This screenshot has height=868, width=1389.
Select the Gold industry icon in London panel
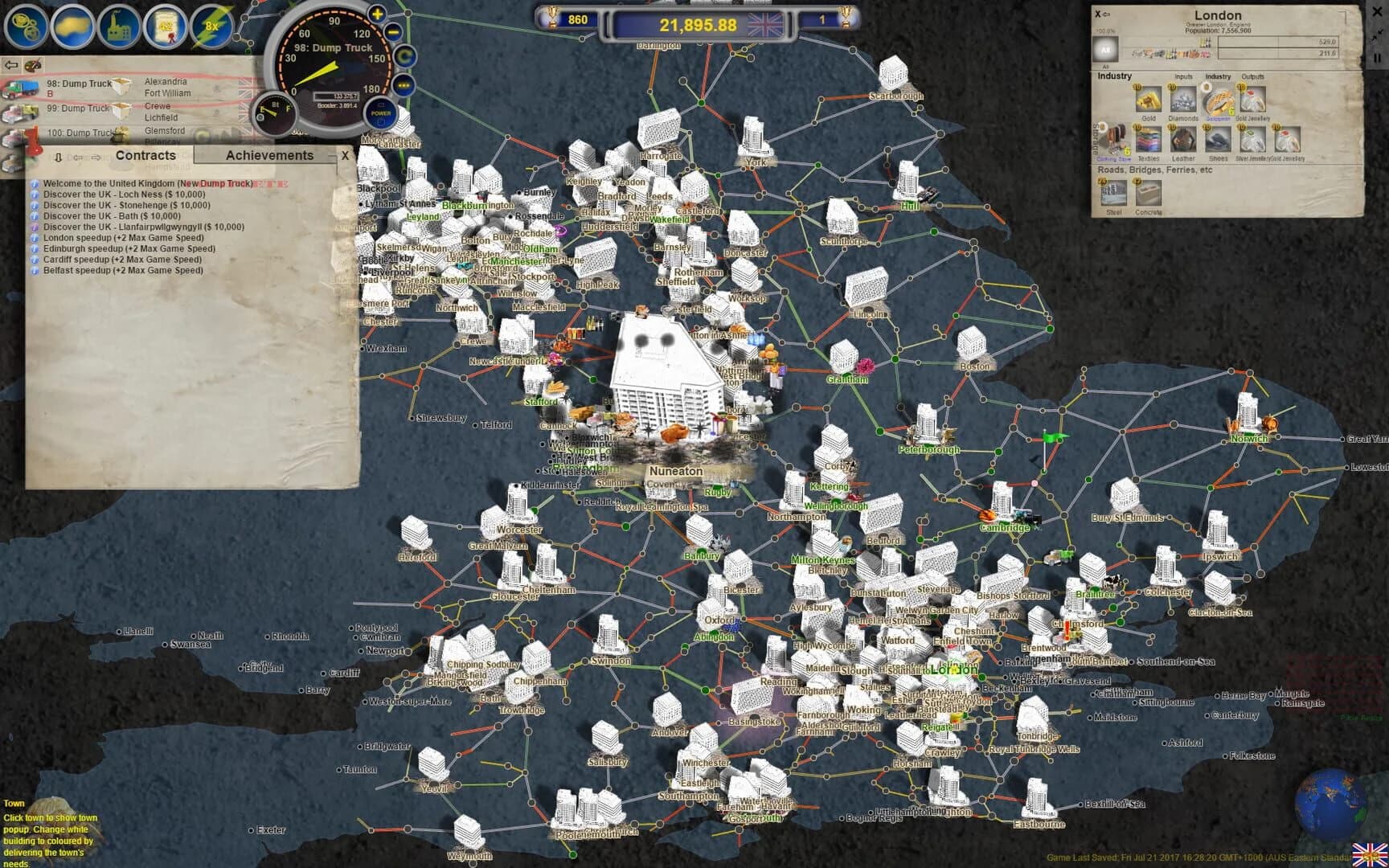click(1149, 100)
